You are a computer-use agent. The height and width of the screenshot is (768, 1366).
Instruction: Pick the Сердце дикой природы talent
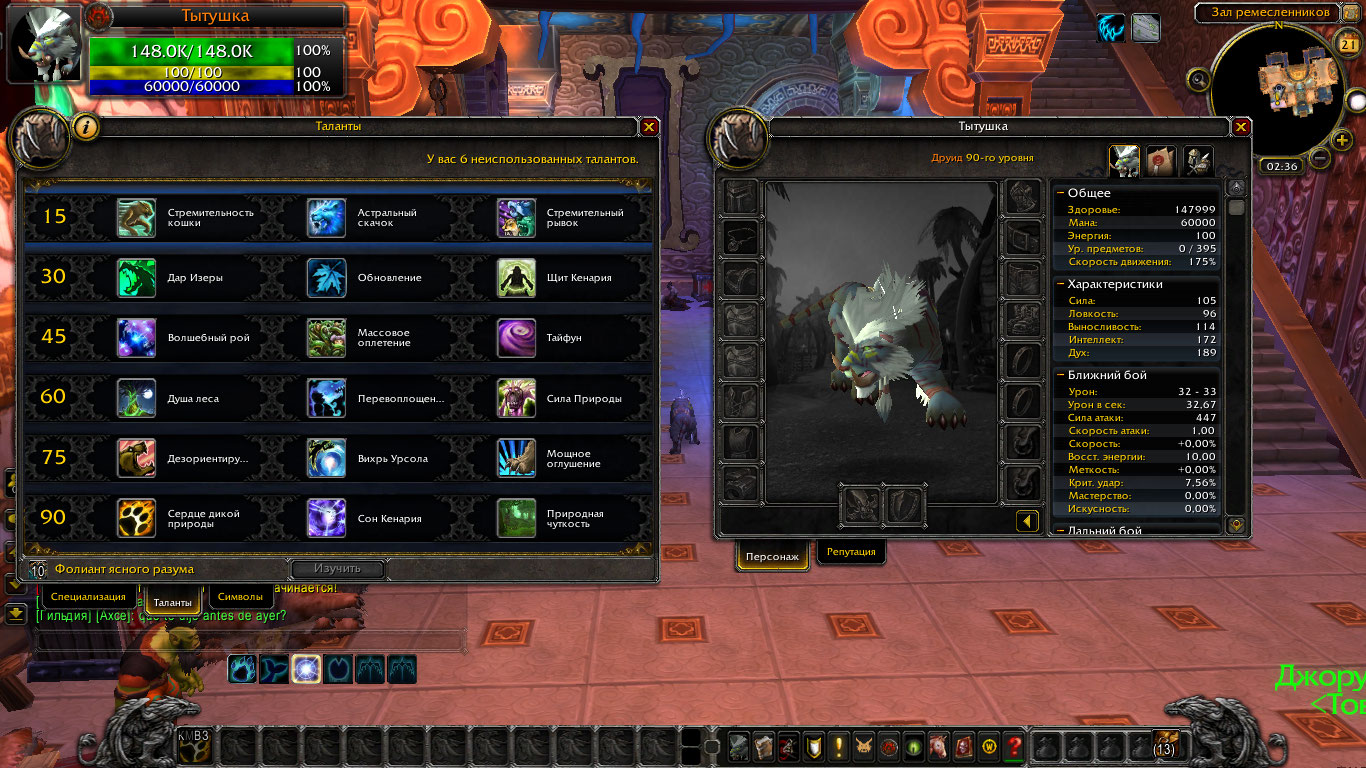point(137,518)
